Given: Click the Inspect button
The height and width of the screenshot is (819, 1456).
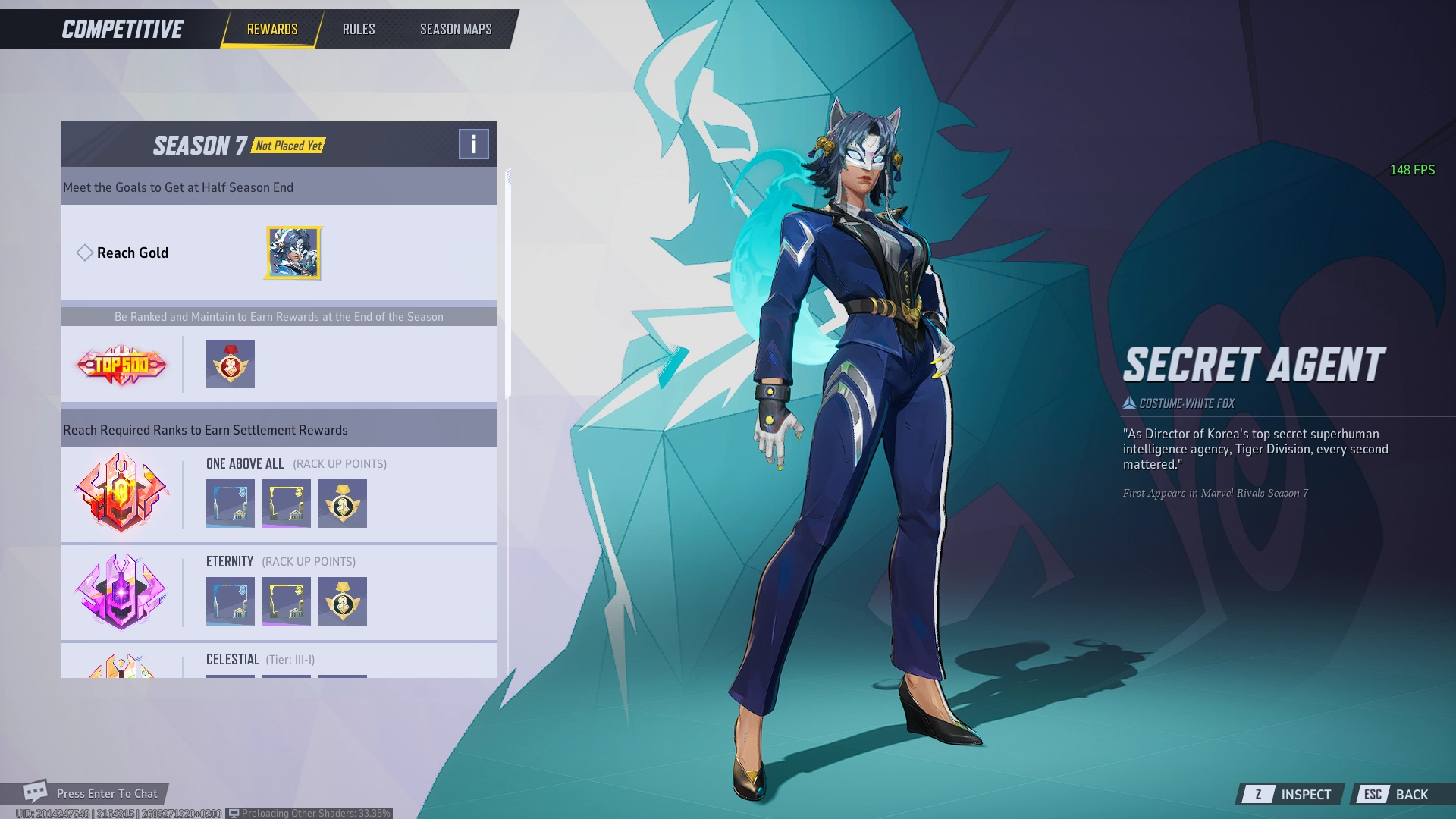Looking at the screenshot, I should pos(1291,794).
